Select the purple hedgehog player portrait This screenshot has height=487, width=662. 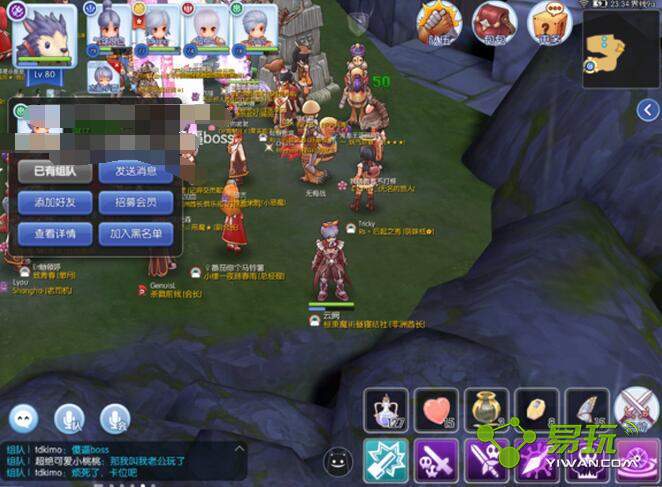tap(44, 34)
